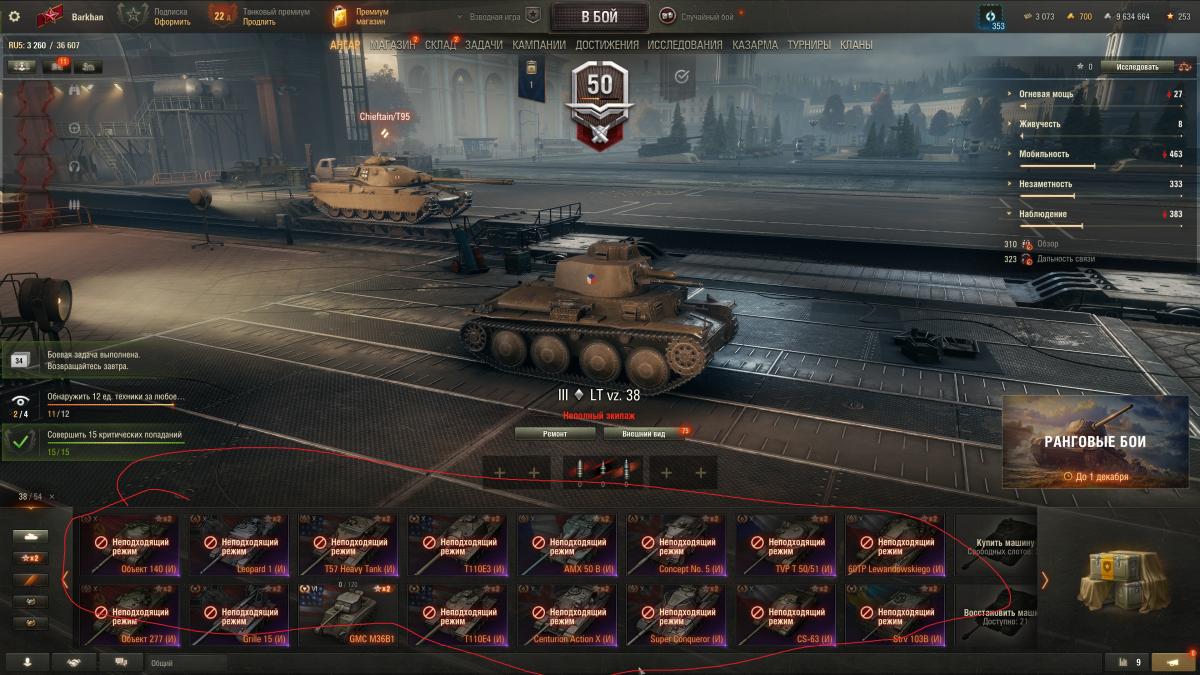Switch to the СКЛАД tab

click(x=440, y=45)
